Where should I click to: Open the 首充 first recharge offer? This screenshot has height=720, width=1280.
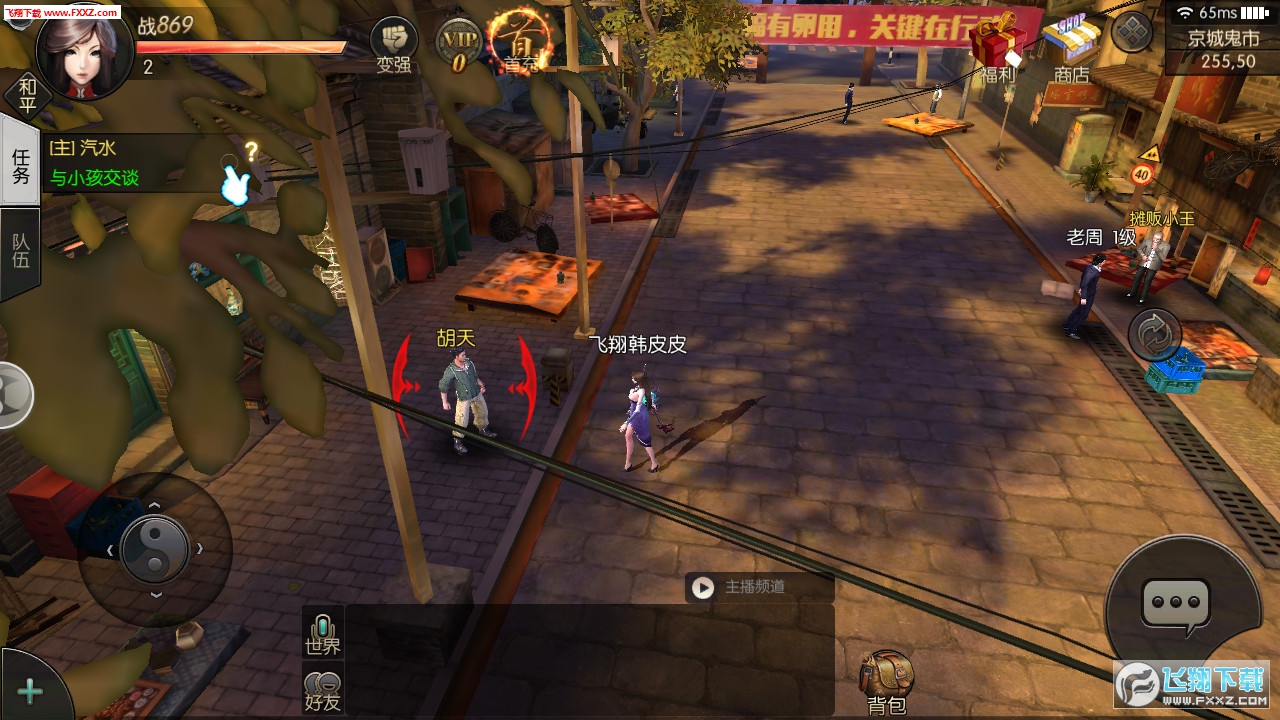pos(520,42)
